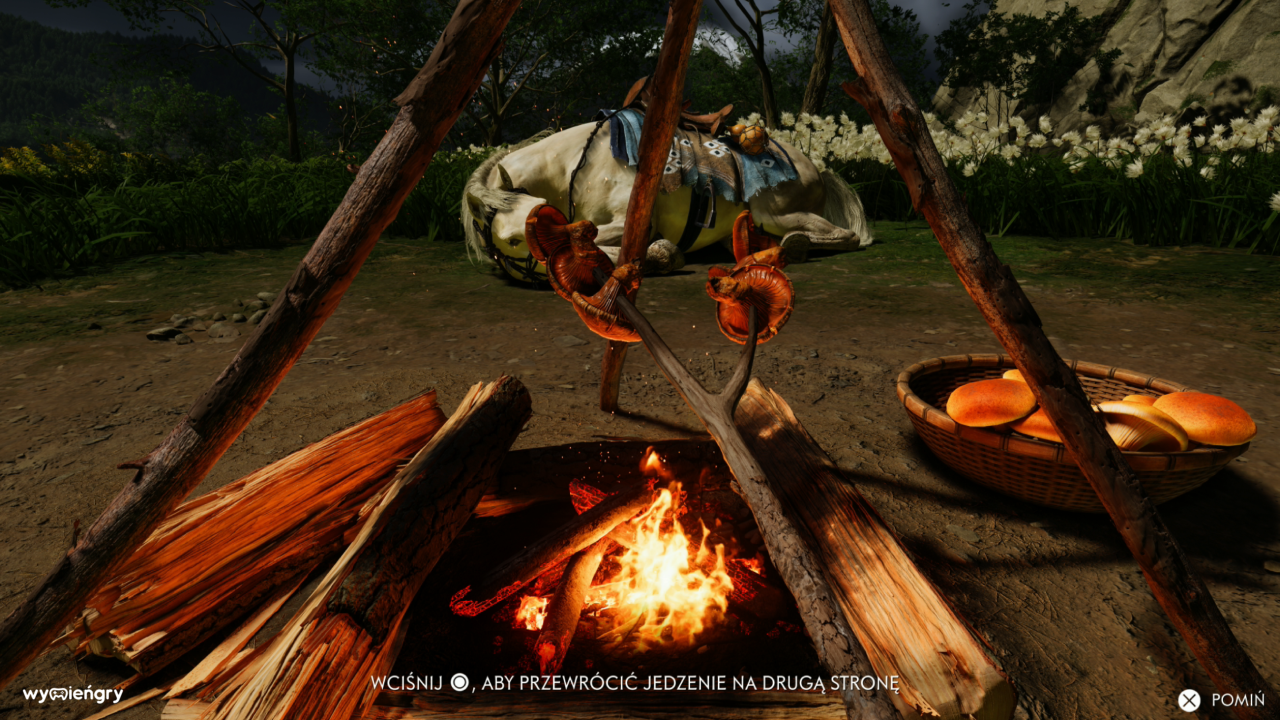Viewport: 1280px width, 720px height.
Task: Click the wymieńgry watermark logo
Action: coord(73,694)
